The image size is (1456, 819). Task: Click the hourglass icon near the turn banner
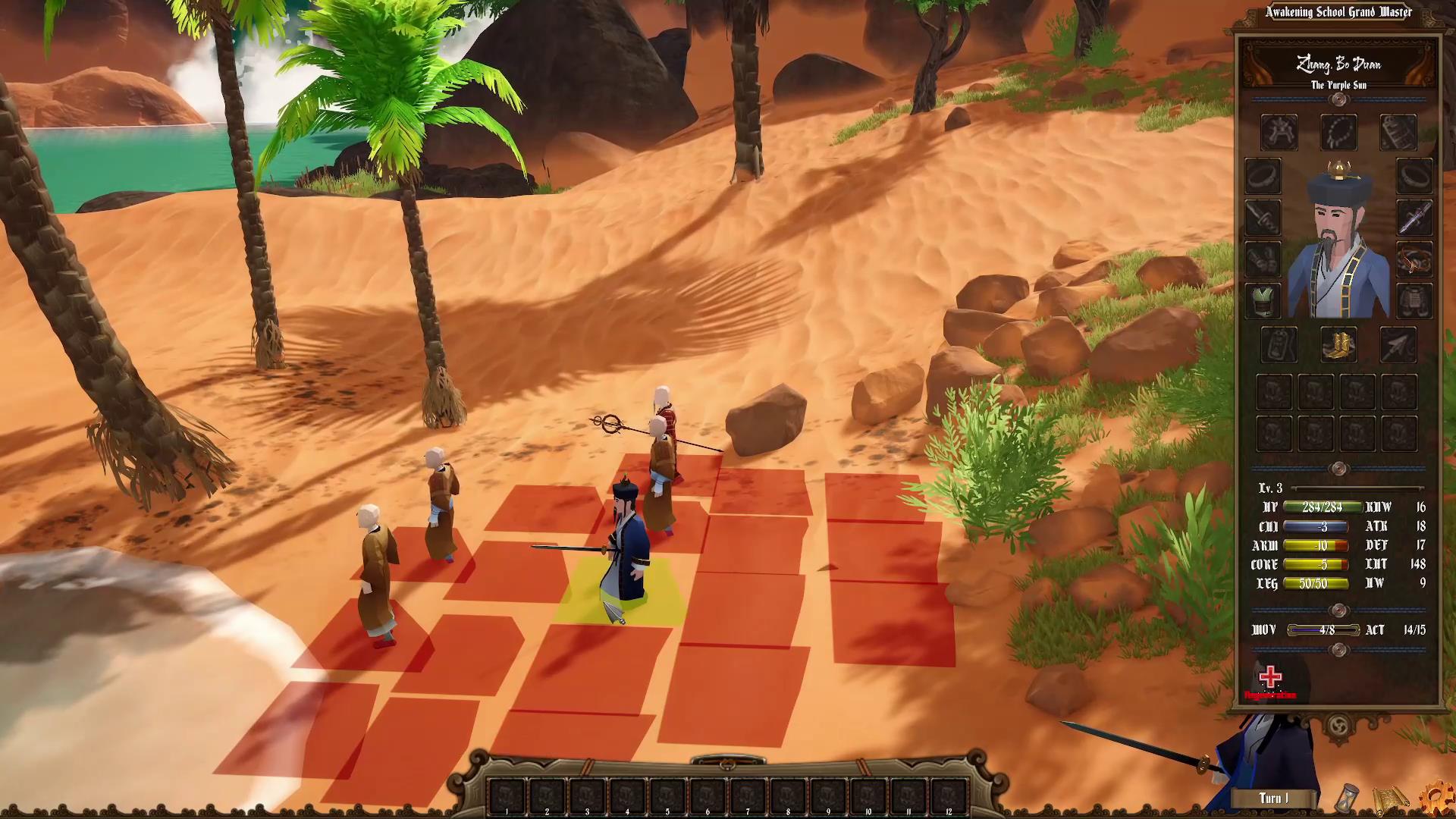point(1348,798)
